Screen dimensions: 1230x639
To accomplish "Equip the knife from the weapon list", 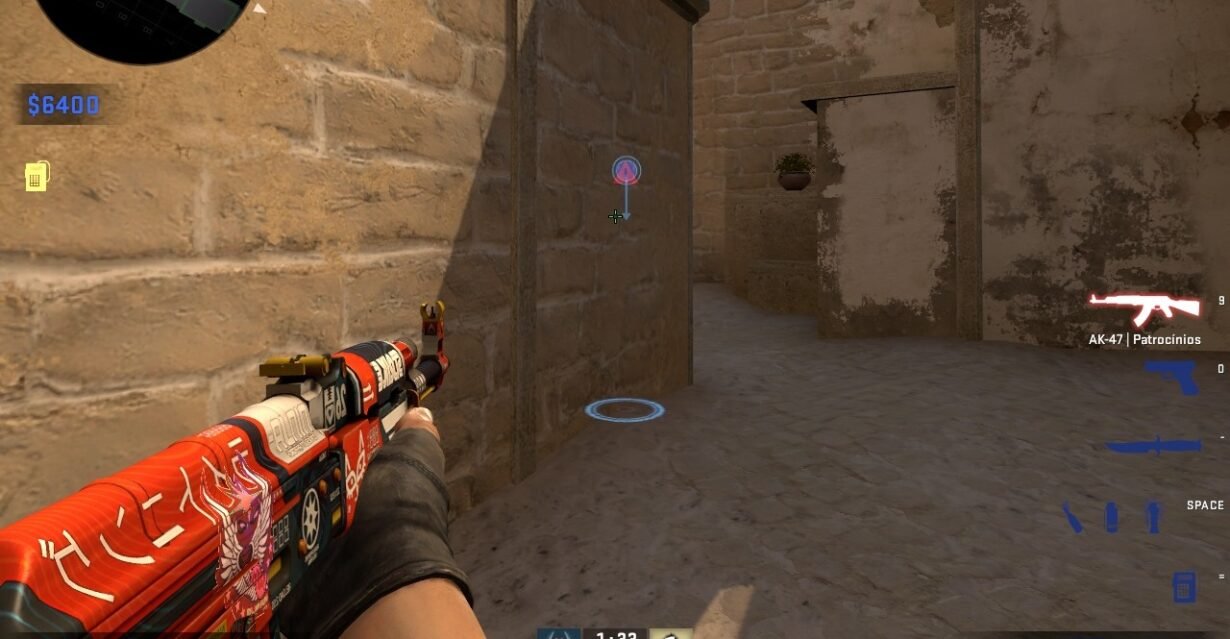I will coord(1151,446).
